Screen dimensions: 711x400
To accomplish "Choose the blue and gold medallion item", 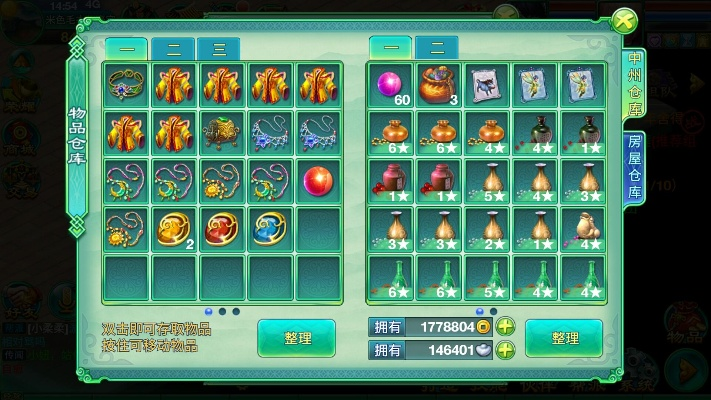I will pos(270,228).
